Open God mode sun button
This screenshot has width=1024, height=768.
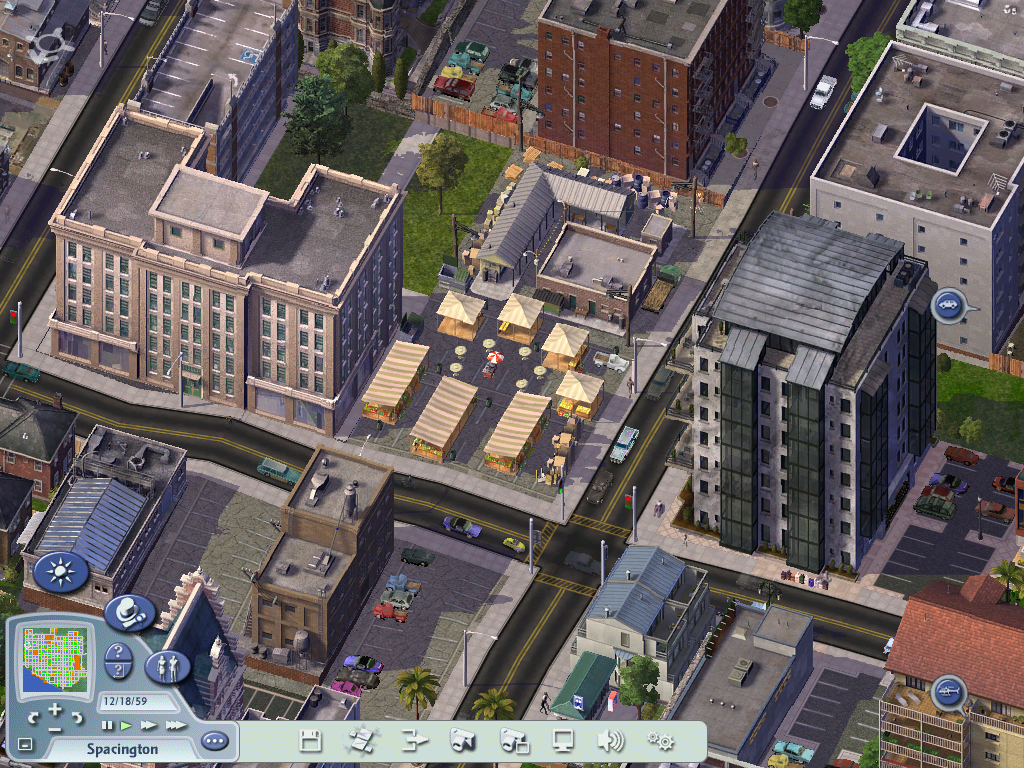point(60,572)
